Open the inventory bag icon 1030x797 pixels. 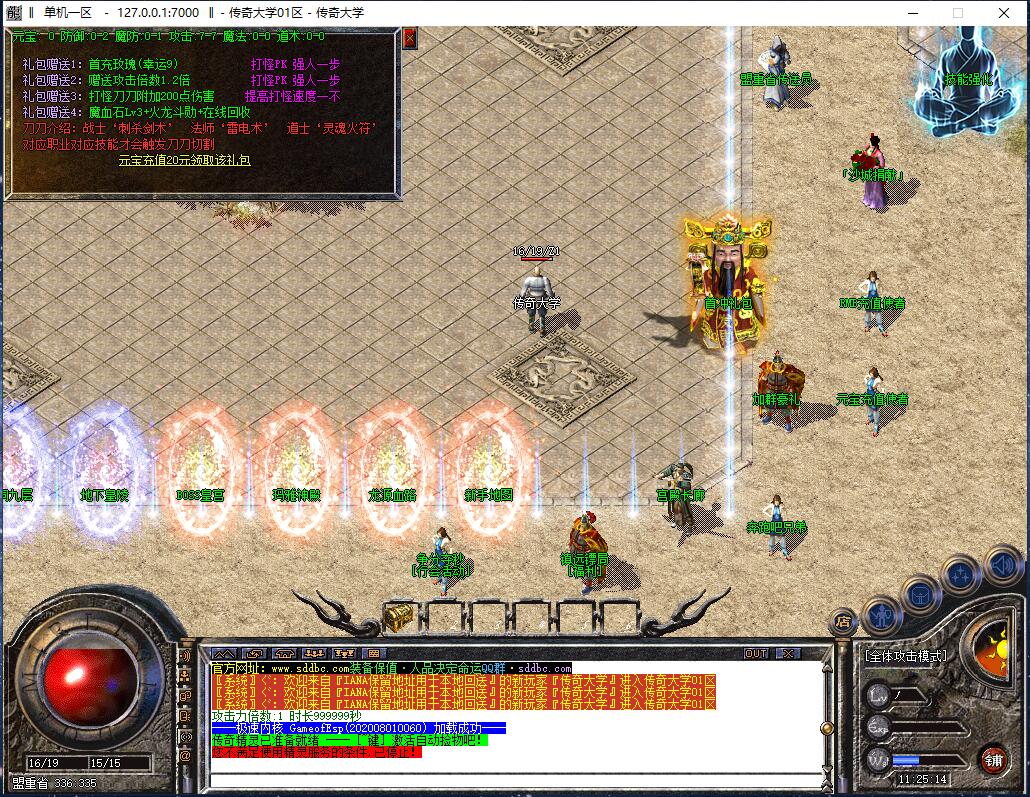point(921,595)
